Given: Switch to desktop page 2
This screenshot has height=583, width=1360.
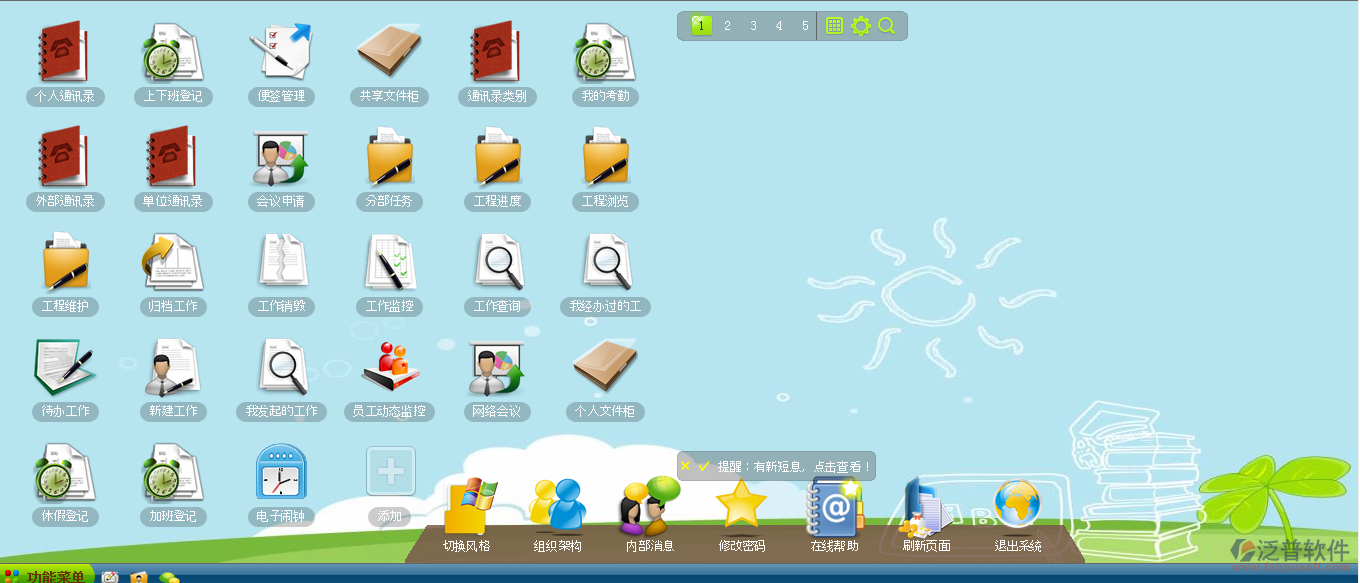Looking at the screenshot, I should tap(727, 26).
